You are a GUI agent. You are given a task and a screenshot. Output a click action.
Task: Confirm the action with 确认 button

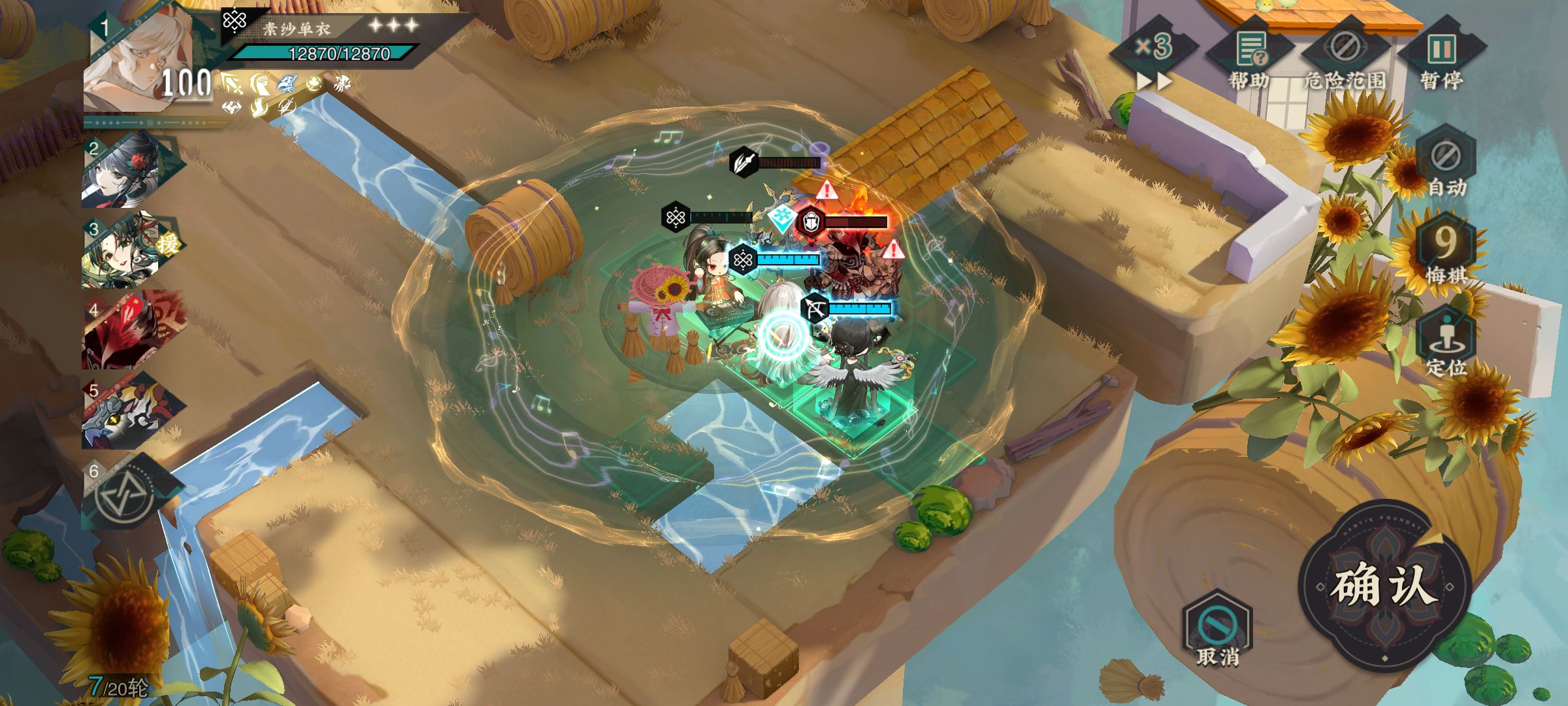(1384, 585)
